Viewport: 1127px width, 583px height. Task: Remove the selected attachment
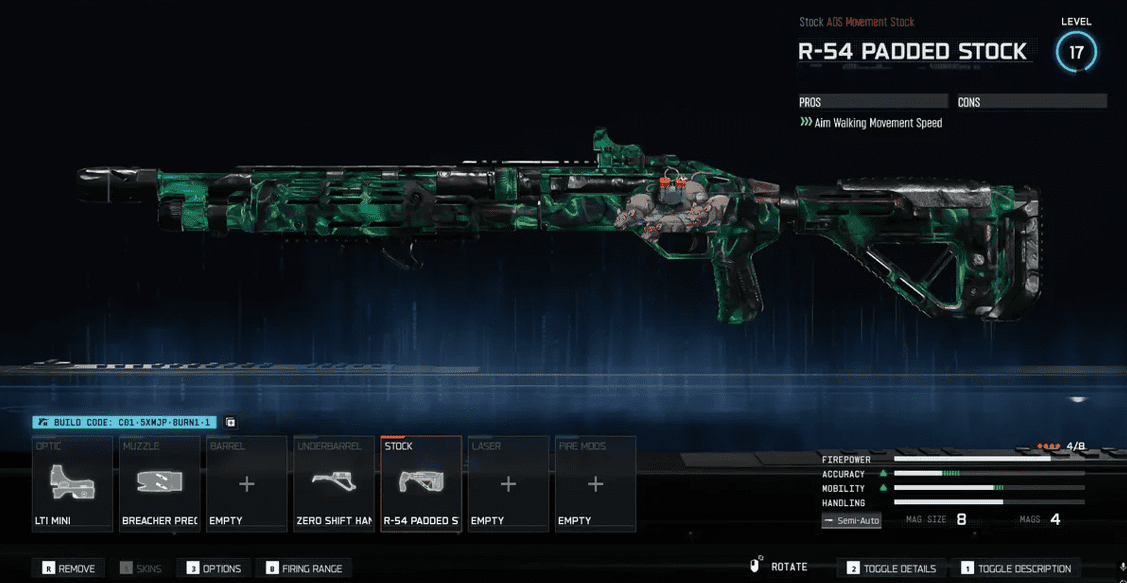[69, 569]
